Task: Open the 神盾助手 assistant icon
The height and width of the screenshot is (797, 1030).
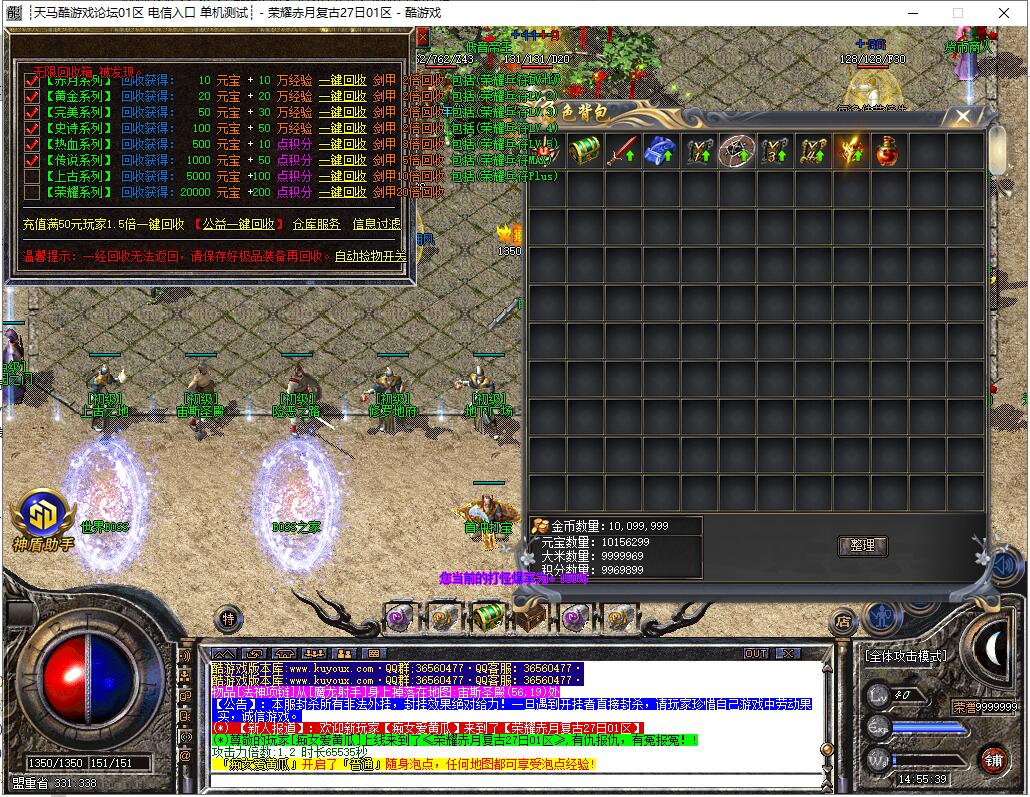Action: (x=43, y=516)
